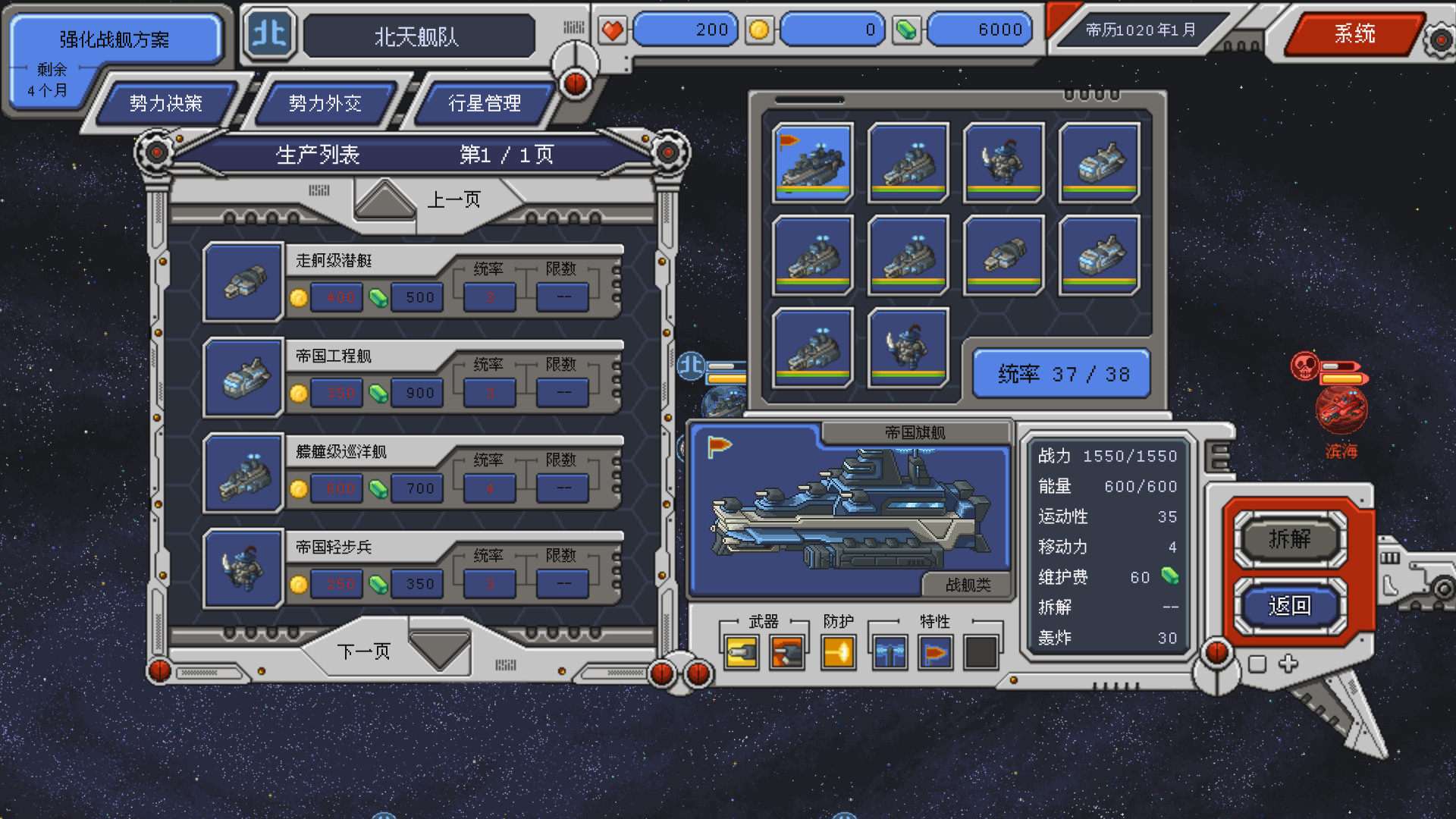Open the 行星管理 menu

pos(485,104)
